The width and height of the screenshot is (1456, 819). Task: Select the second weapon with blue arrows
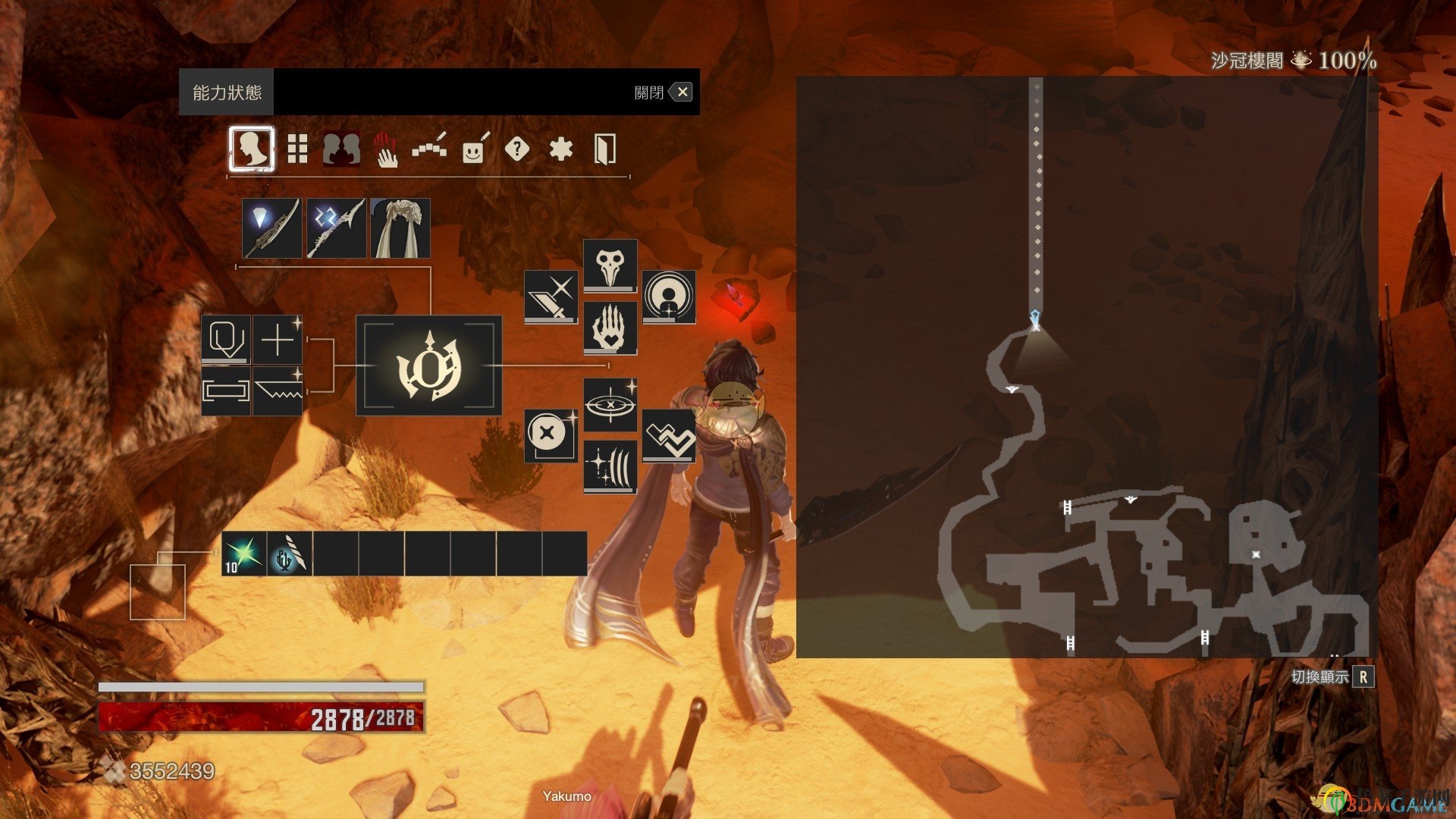[335, 227]
